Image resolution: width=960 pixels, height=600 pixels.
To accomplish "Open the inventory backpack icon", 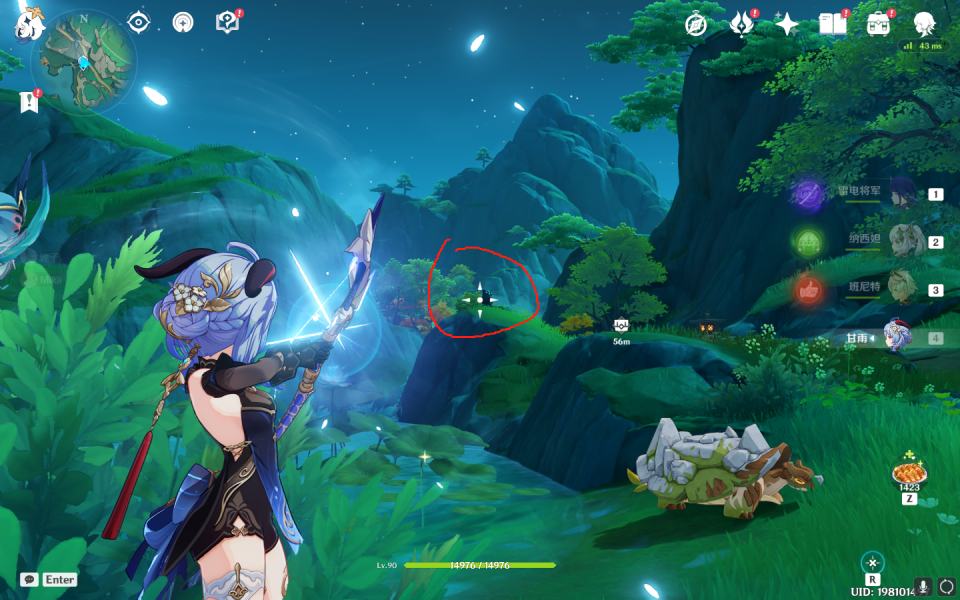I will 878,24.
